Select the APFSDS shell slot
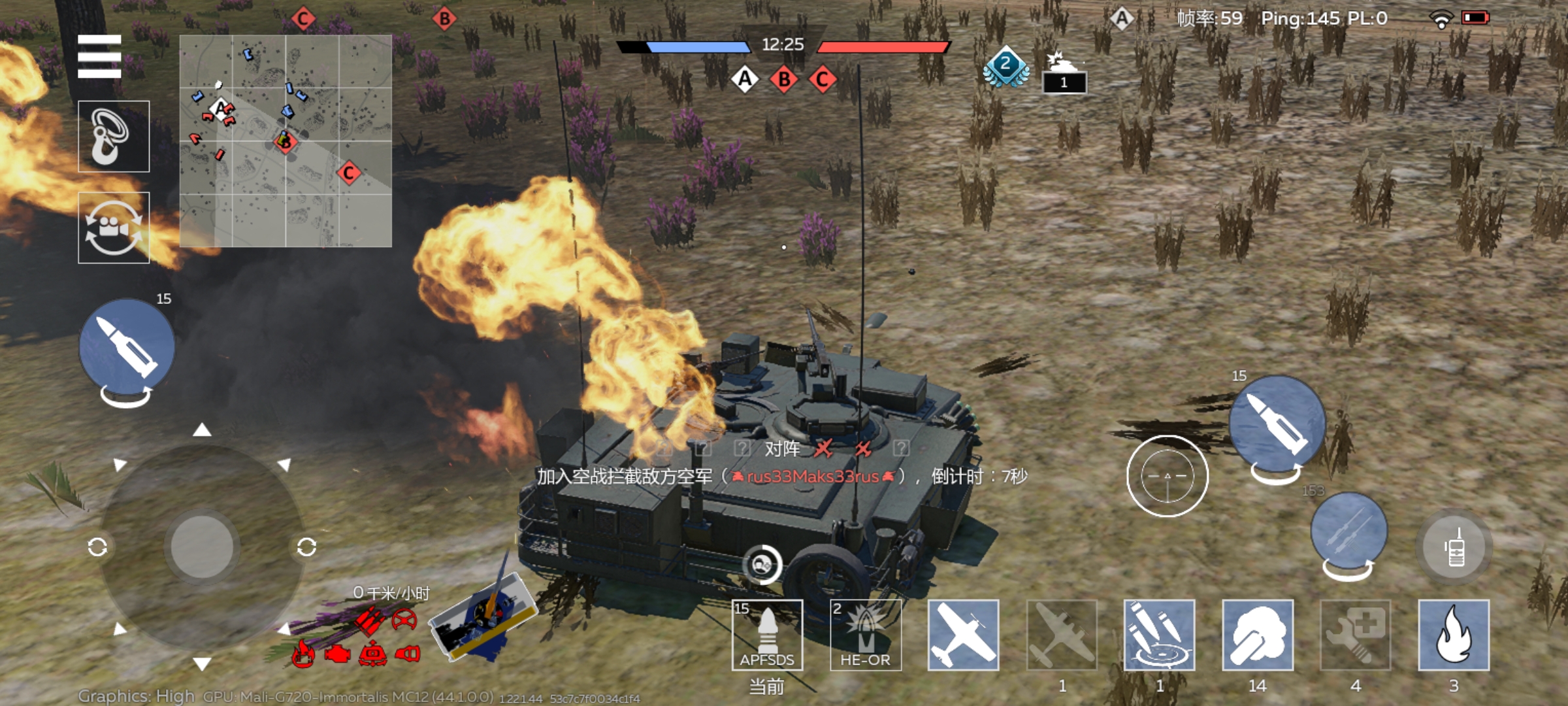This screenshot has height=706, width=1568. (767, 635)
